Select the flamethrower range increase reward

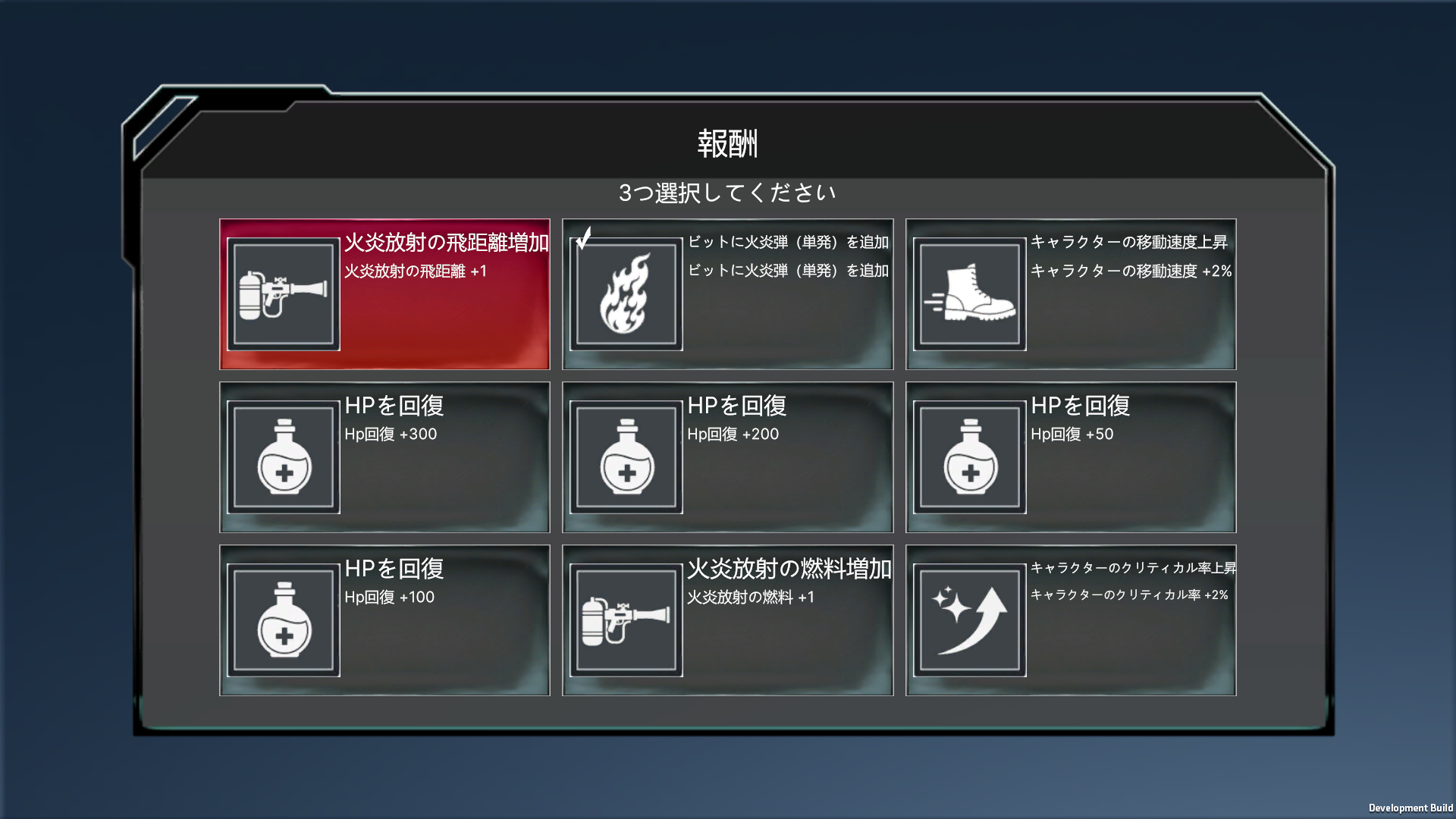(384, 294)
